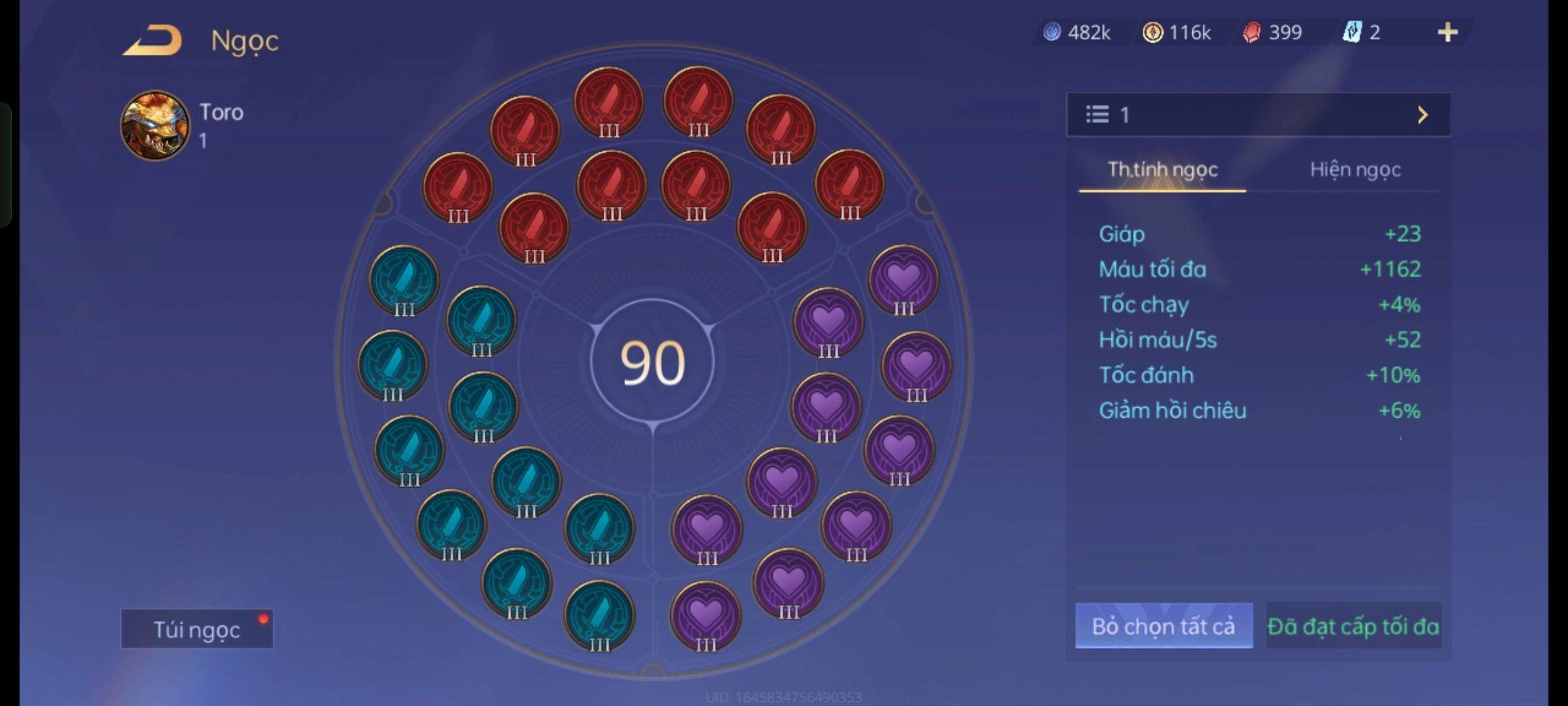Click the Đã đạt cấp tối đa button

(x=1353, y=626)
